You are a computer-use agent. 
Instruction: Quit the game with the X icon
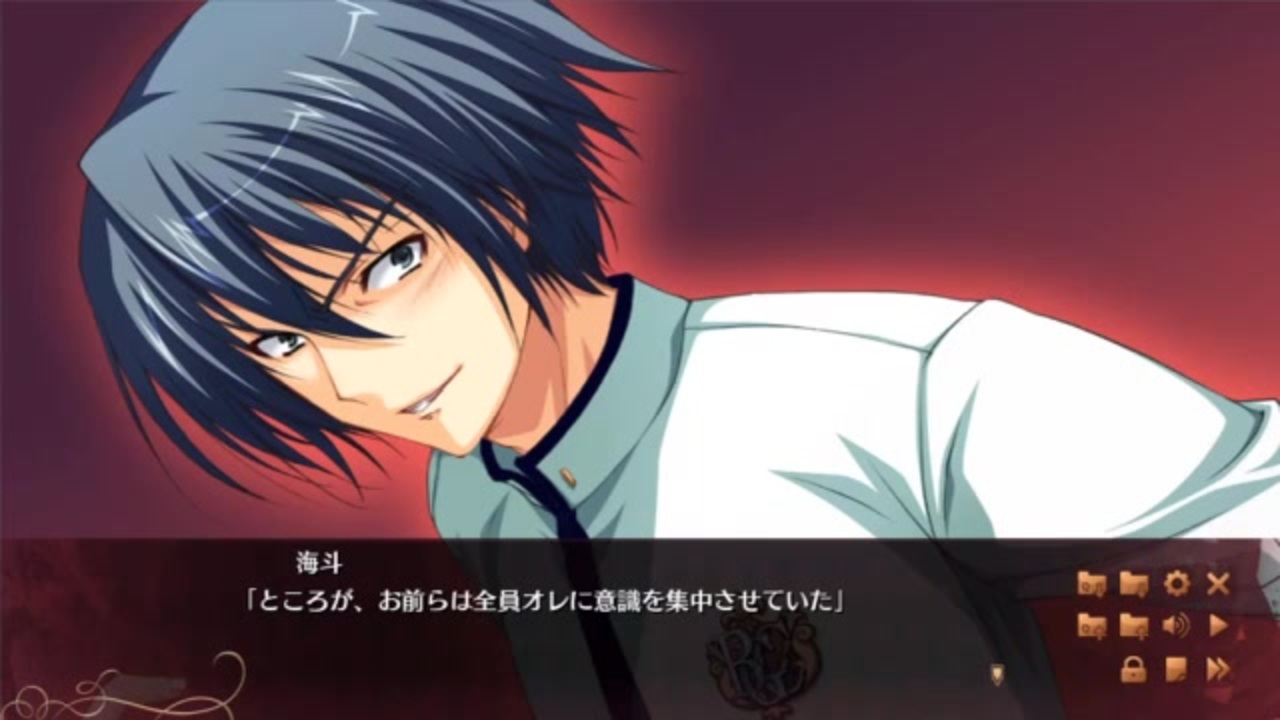[1217, 582]
